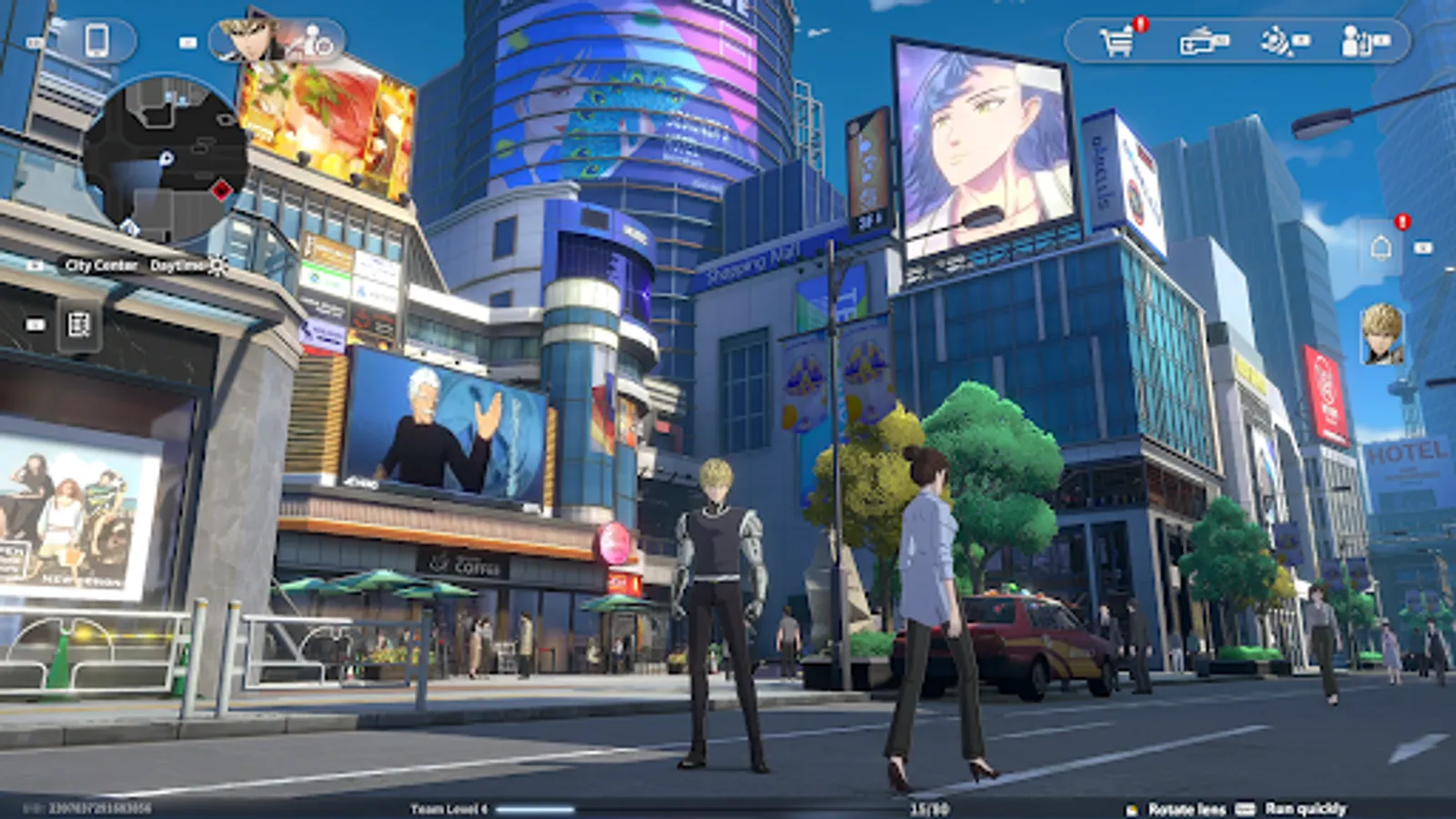The image size is (1456, 819).
Task: Select the Daytime time indicator
Action: [178, 265]
